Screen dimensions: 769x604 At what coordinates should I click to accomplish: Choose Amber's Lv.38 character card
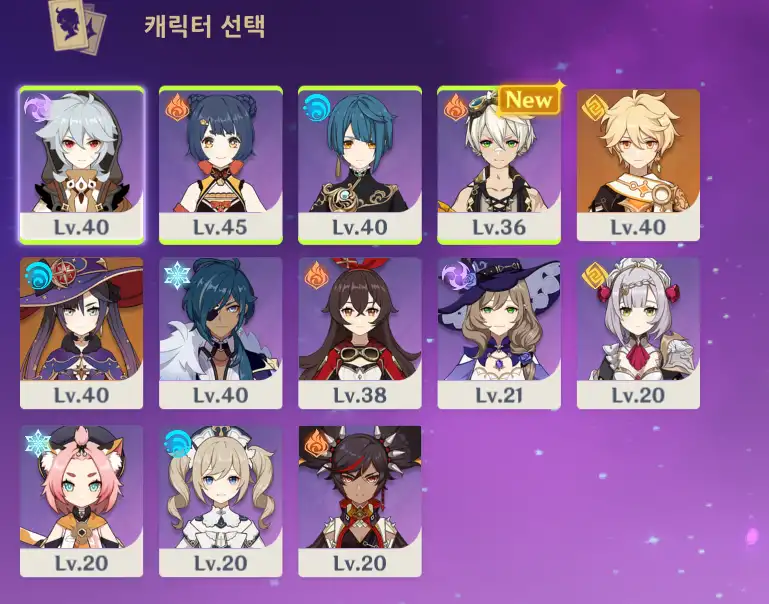pos(360,333)
